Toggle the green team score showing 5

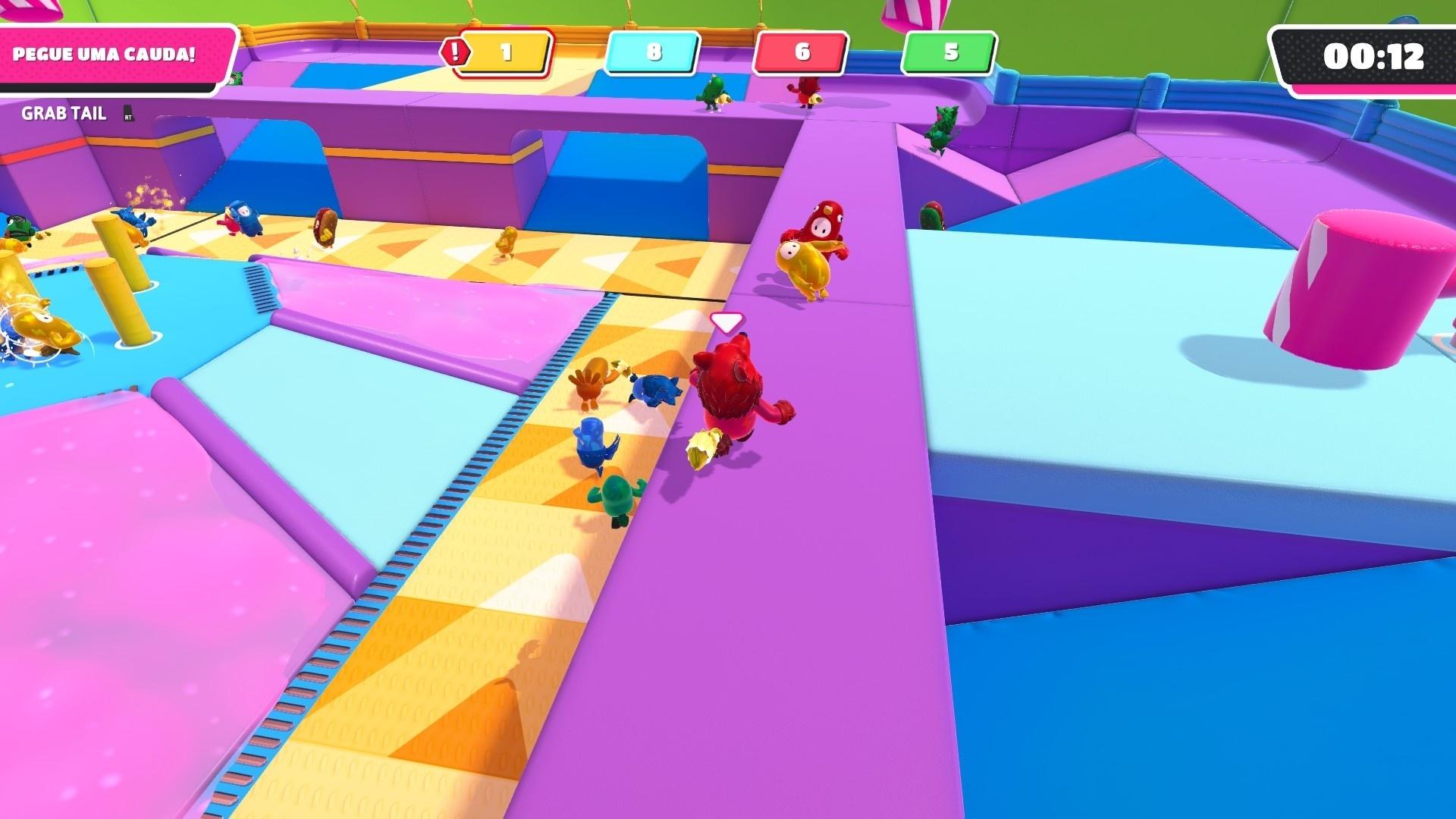pyautogui.click(x=948, y=53)
